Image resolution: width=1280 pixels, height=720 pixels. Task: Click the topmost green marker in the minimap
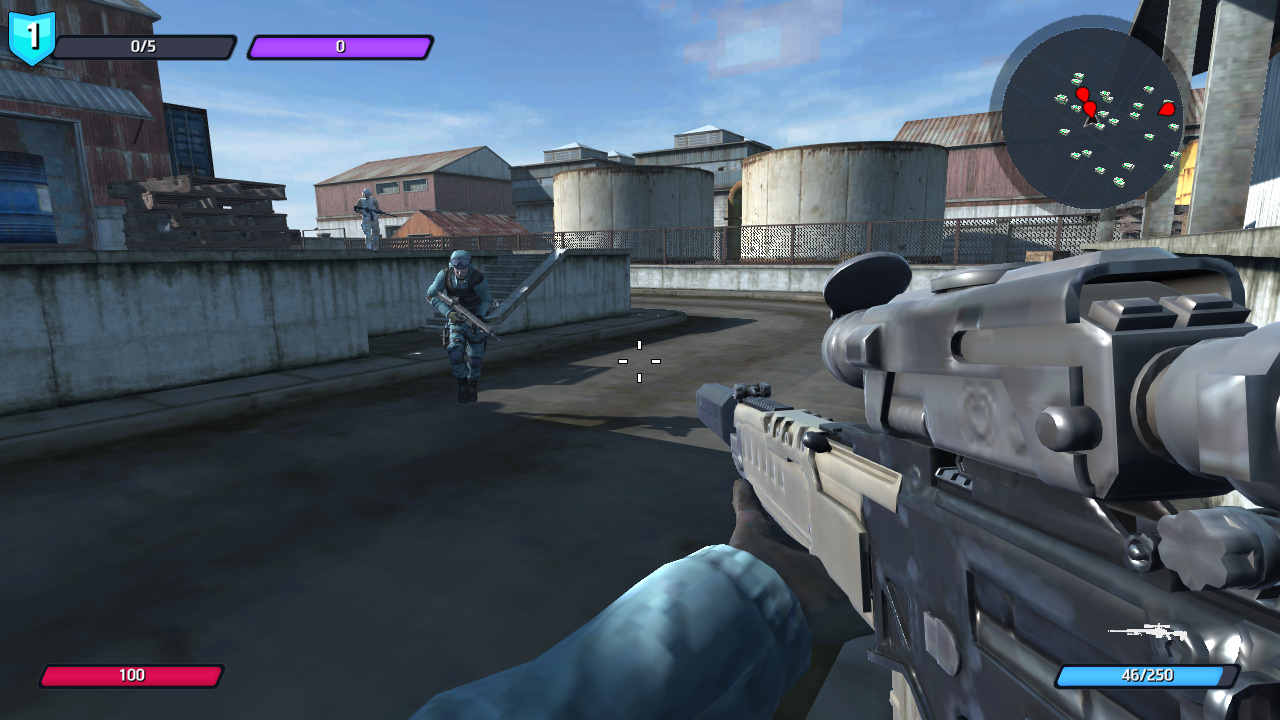coord(1078,75)
